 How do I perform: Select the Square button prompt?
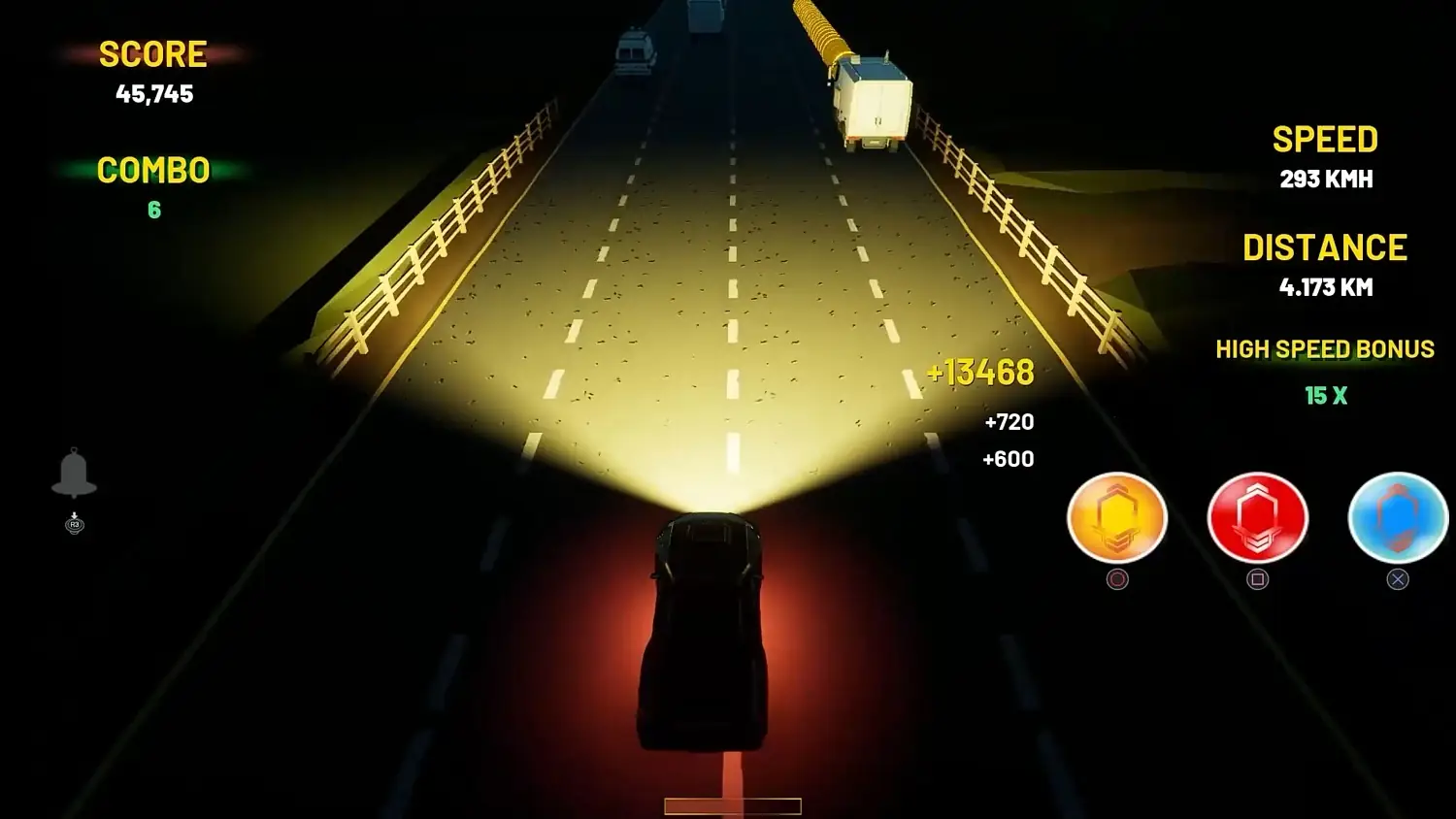[1258, 579]
